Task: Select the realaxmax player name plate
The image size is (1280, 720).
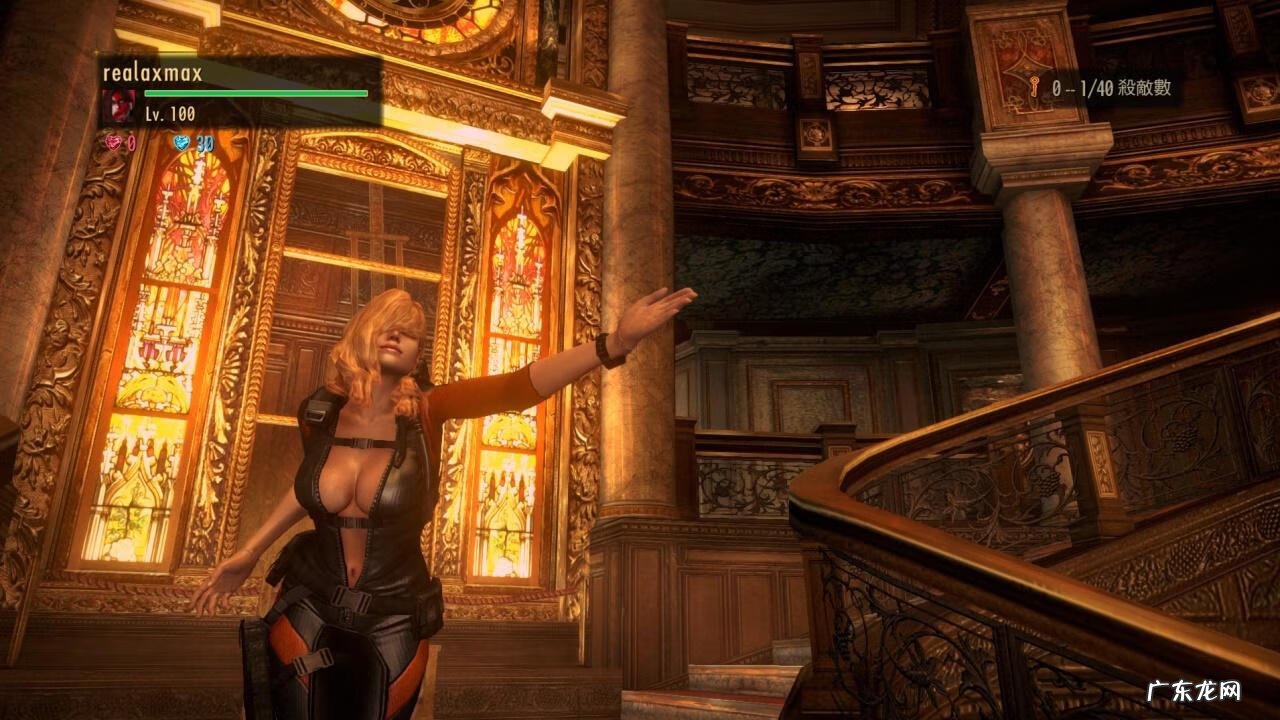Action: 152,73
